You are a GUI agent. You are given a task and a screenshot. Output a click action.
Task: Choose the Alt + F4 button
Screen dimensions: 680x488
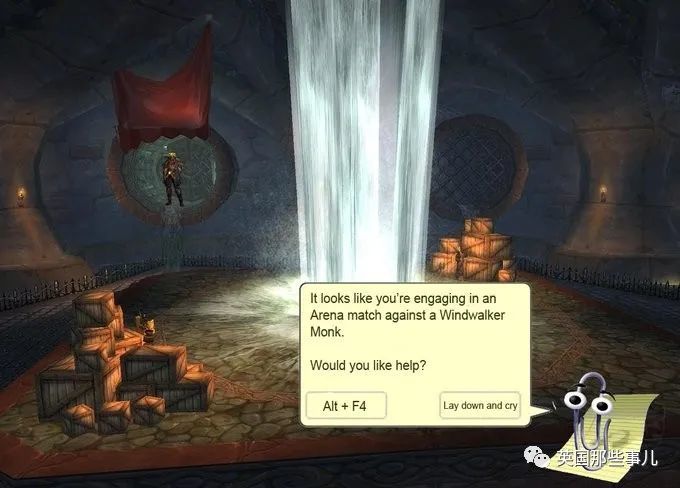click(x=346, y=406)
